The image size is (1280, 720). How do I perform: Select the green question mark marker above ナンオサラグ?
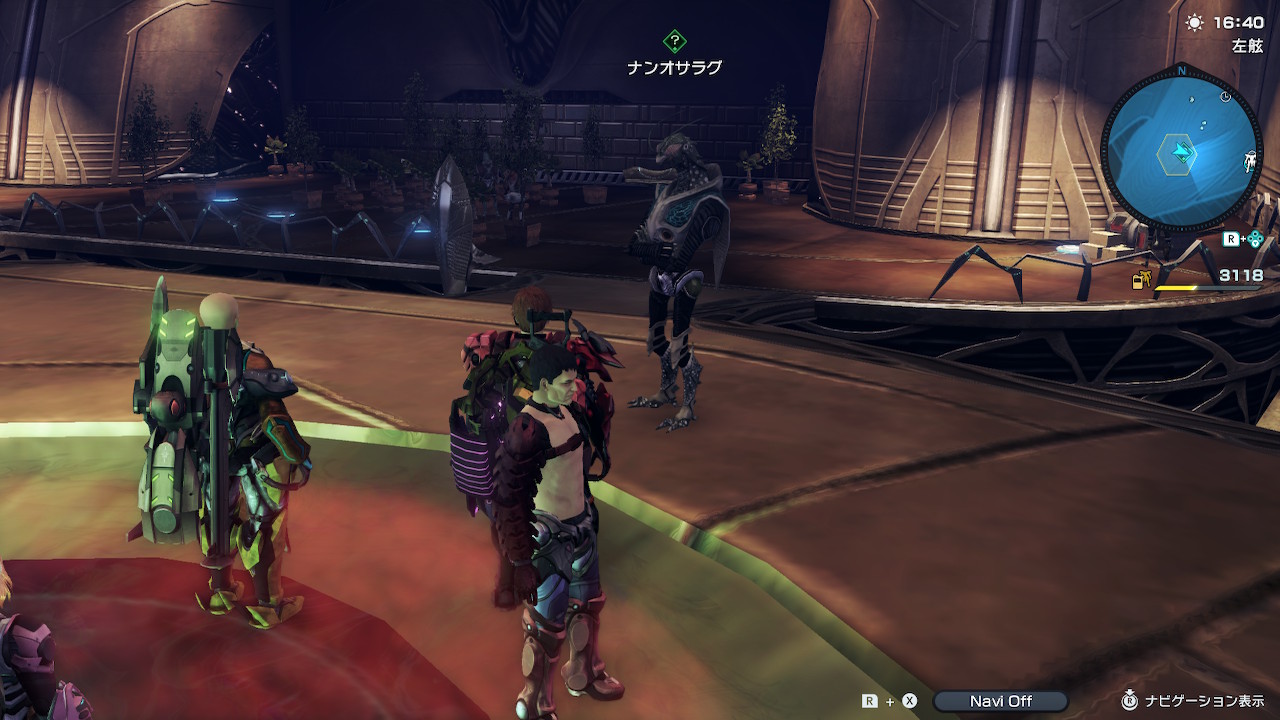click(x=675, y=42)
